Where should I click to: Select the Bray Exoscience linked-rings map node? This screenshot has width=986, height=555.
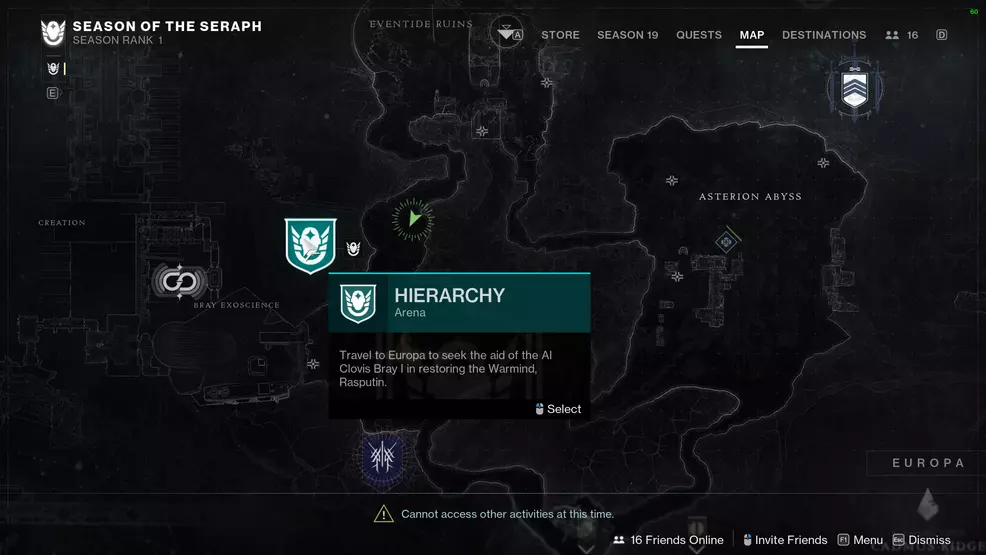pos(179,281)
